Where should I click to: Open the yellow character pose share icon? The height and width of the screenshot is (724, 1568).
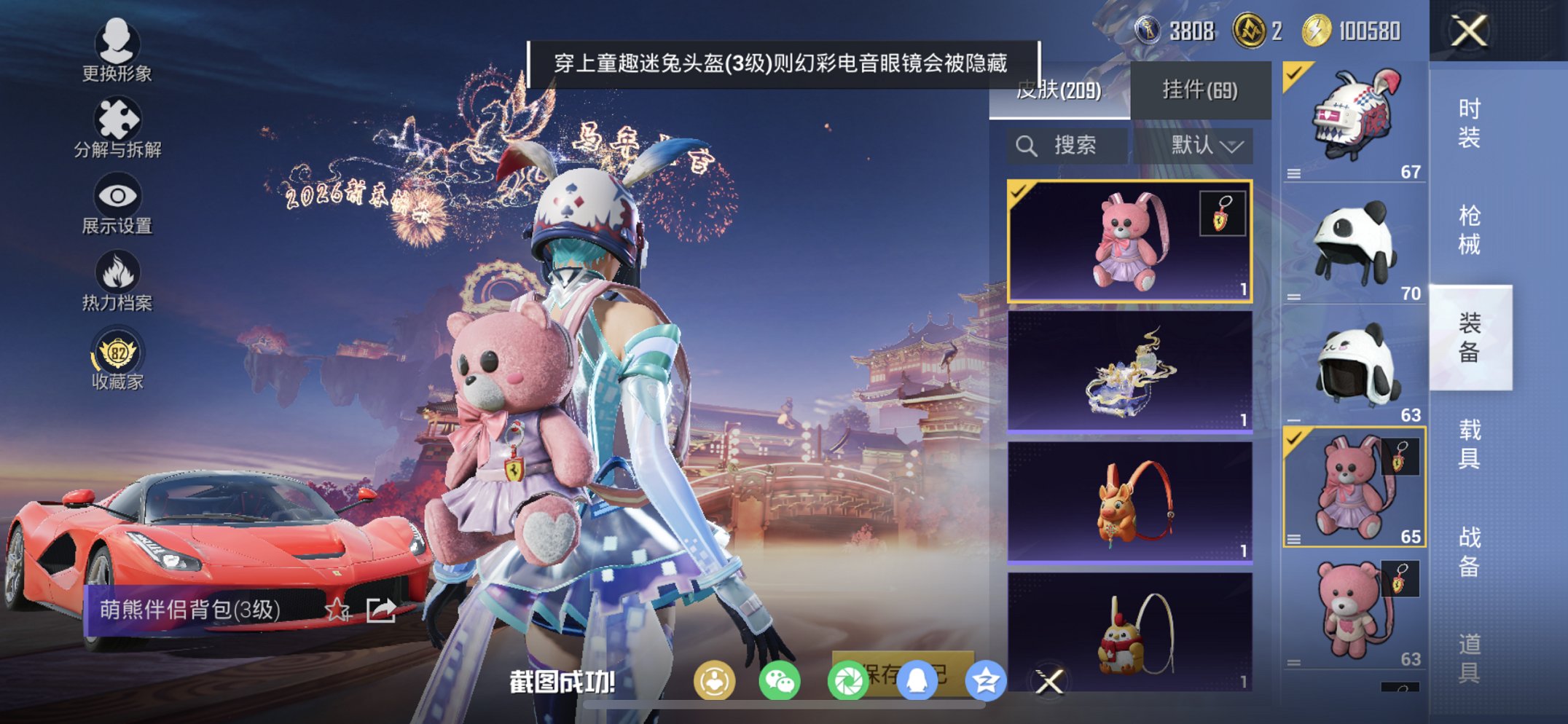(716, 680)
